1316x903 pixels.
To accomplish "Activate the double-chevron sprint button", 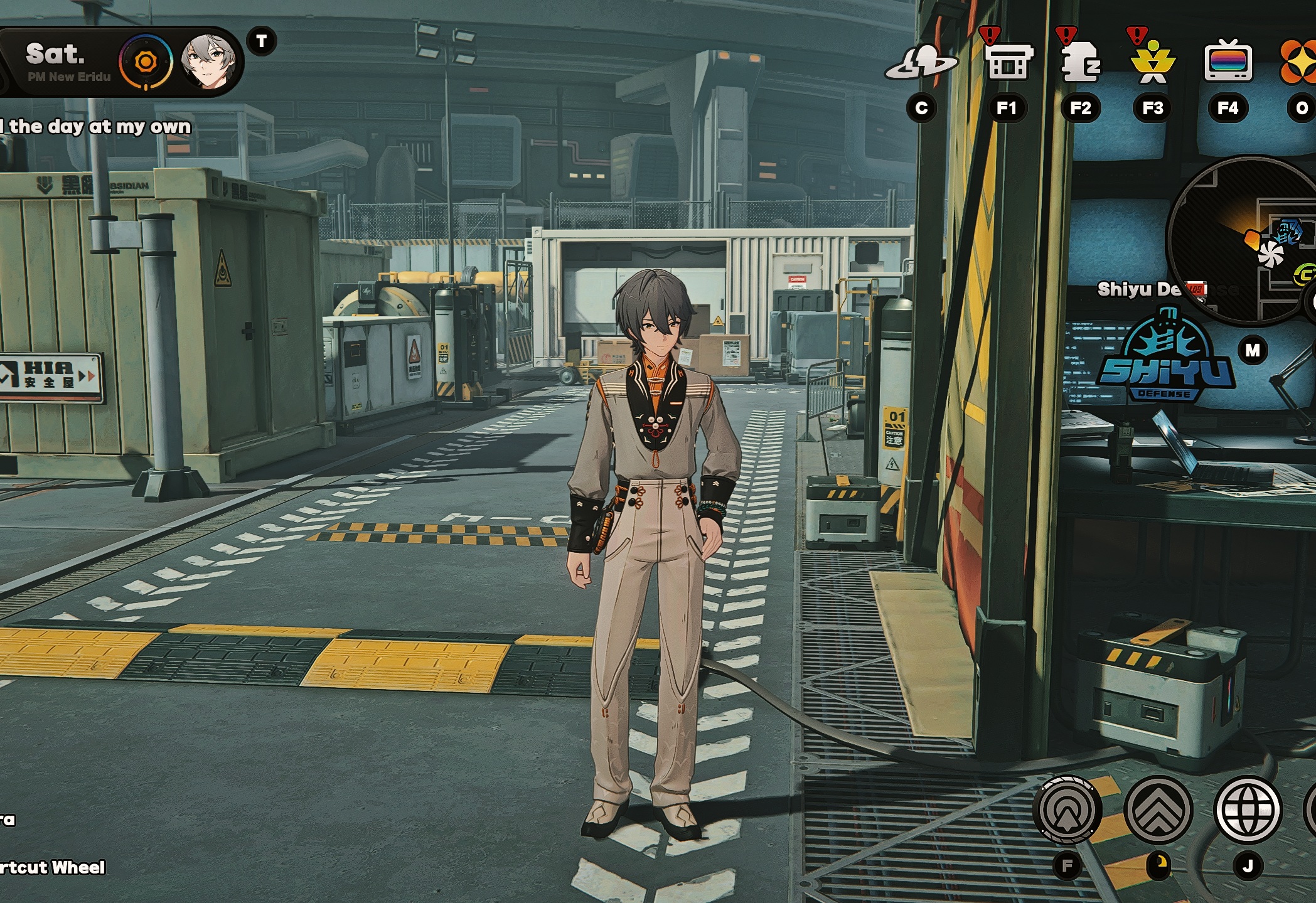I will (x=1158, y=810).
